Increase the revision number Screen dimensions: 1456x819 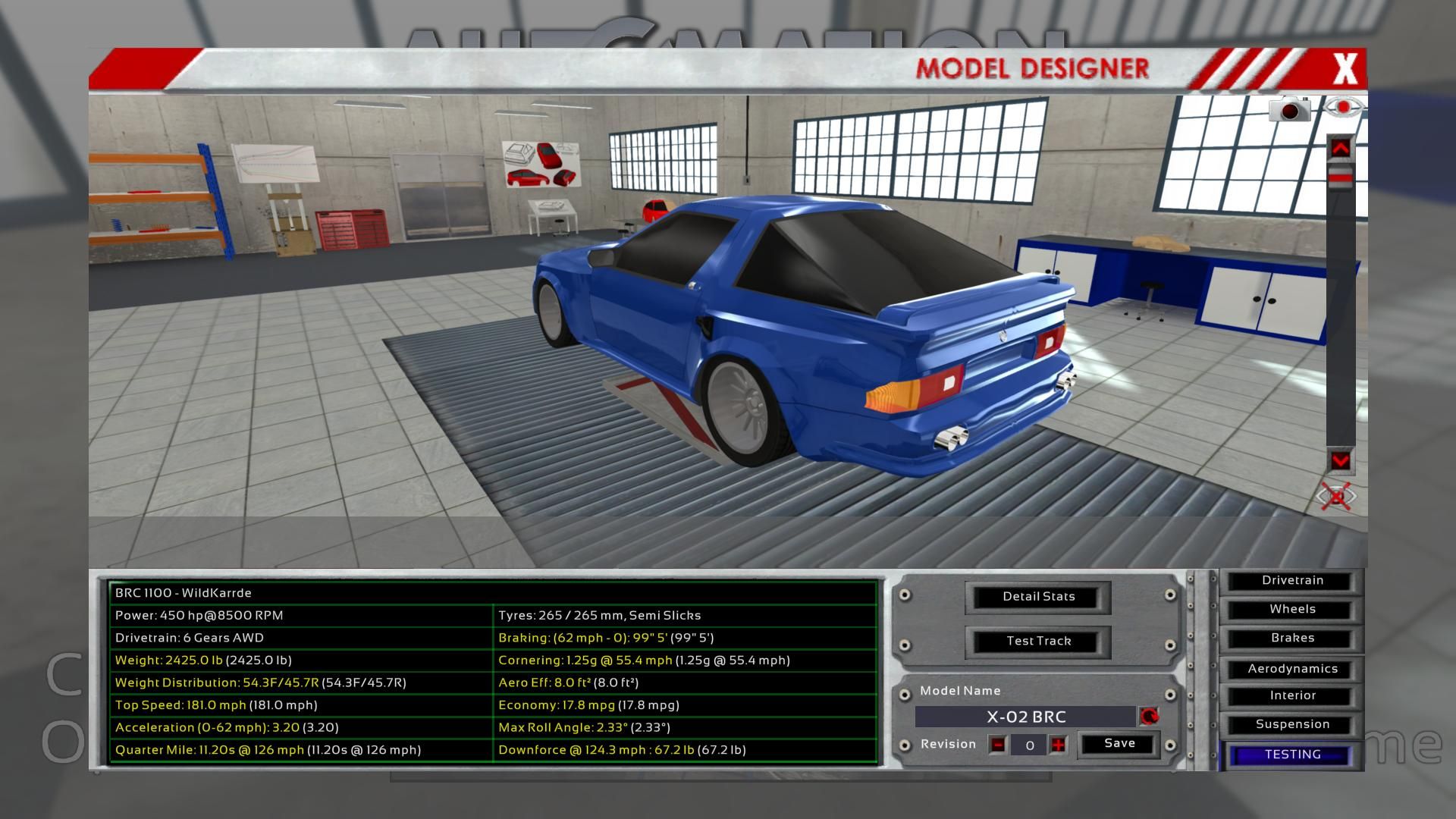click(1058, 745)
